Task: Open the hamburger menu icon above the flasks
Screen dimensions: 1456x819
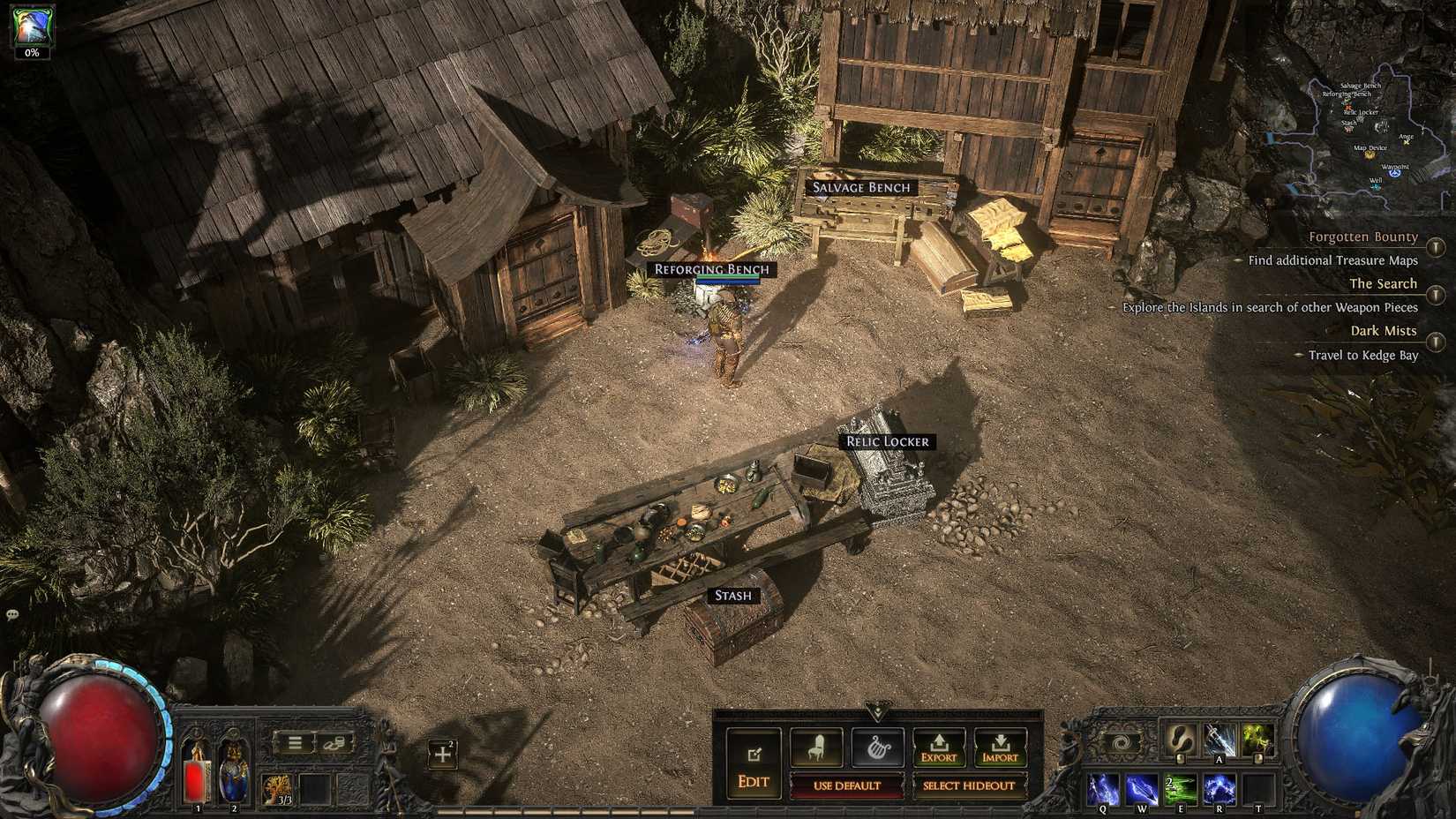Action: click(x=297, y=742)
